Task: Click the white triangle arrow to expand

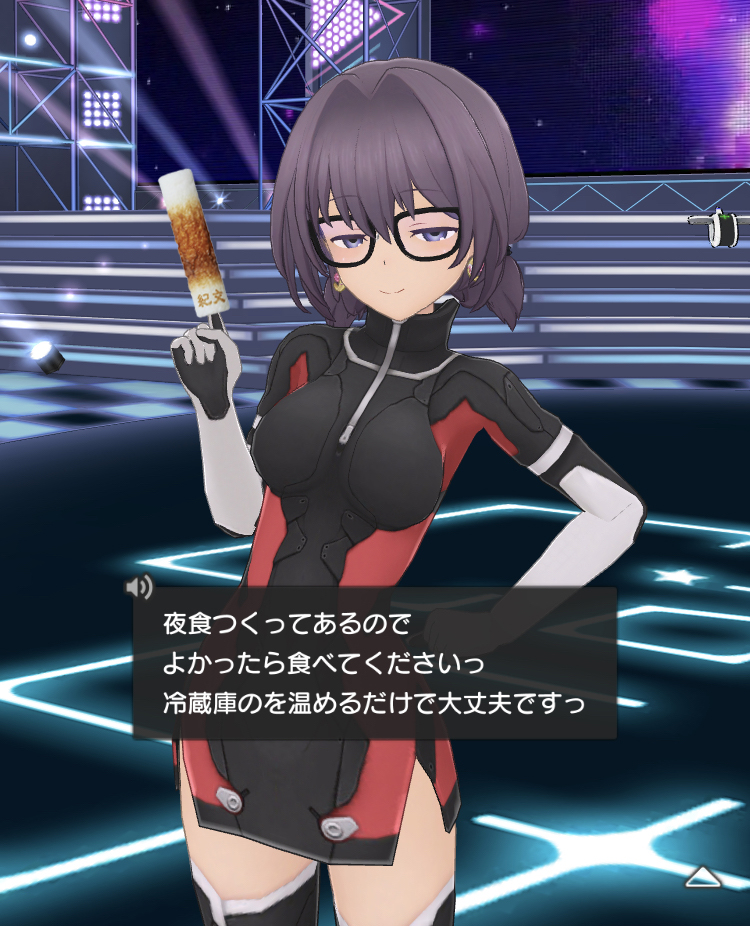Action: click(703, 877)
